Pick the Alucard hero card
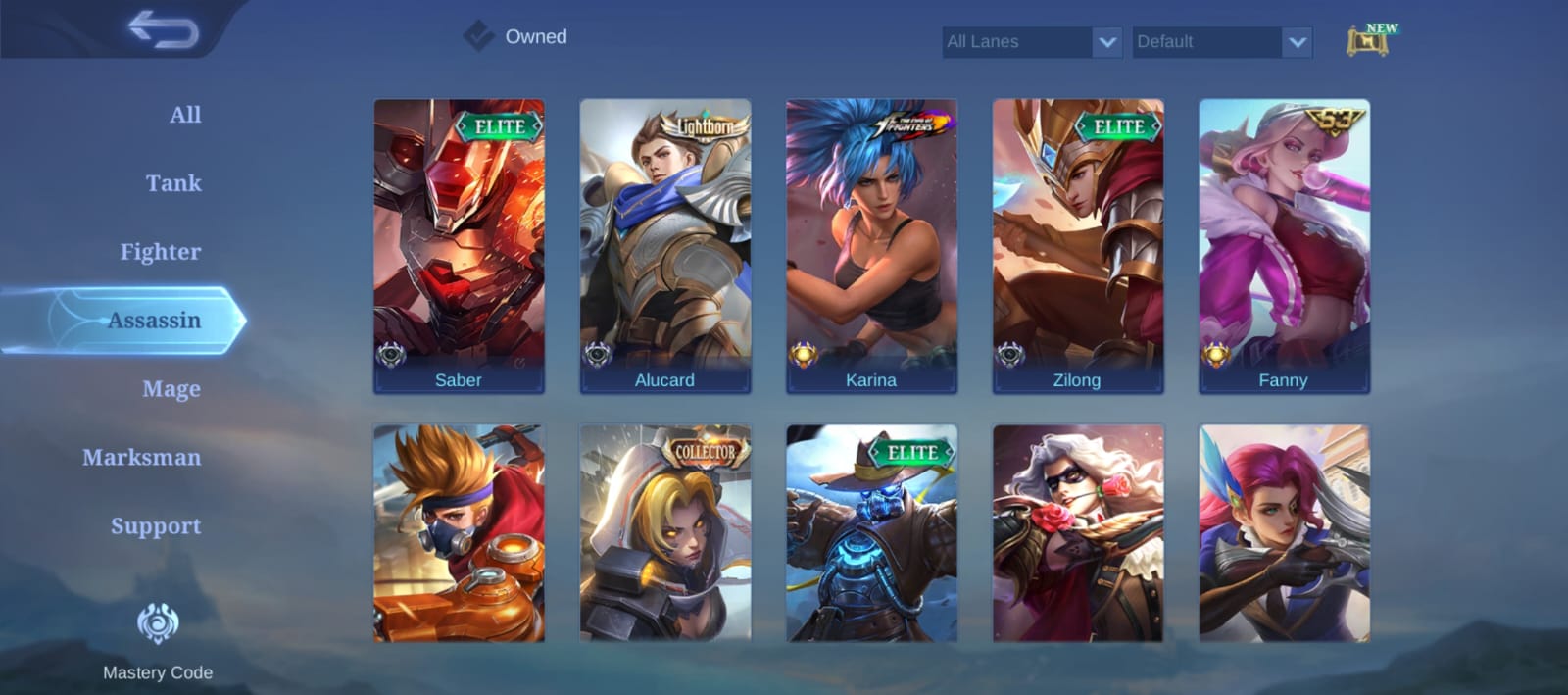 point(665,245)
